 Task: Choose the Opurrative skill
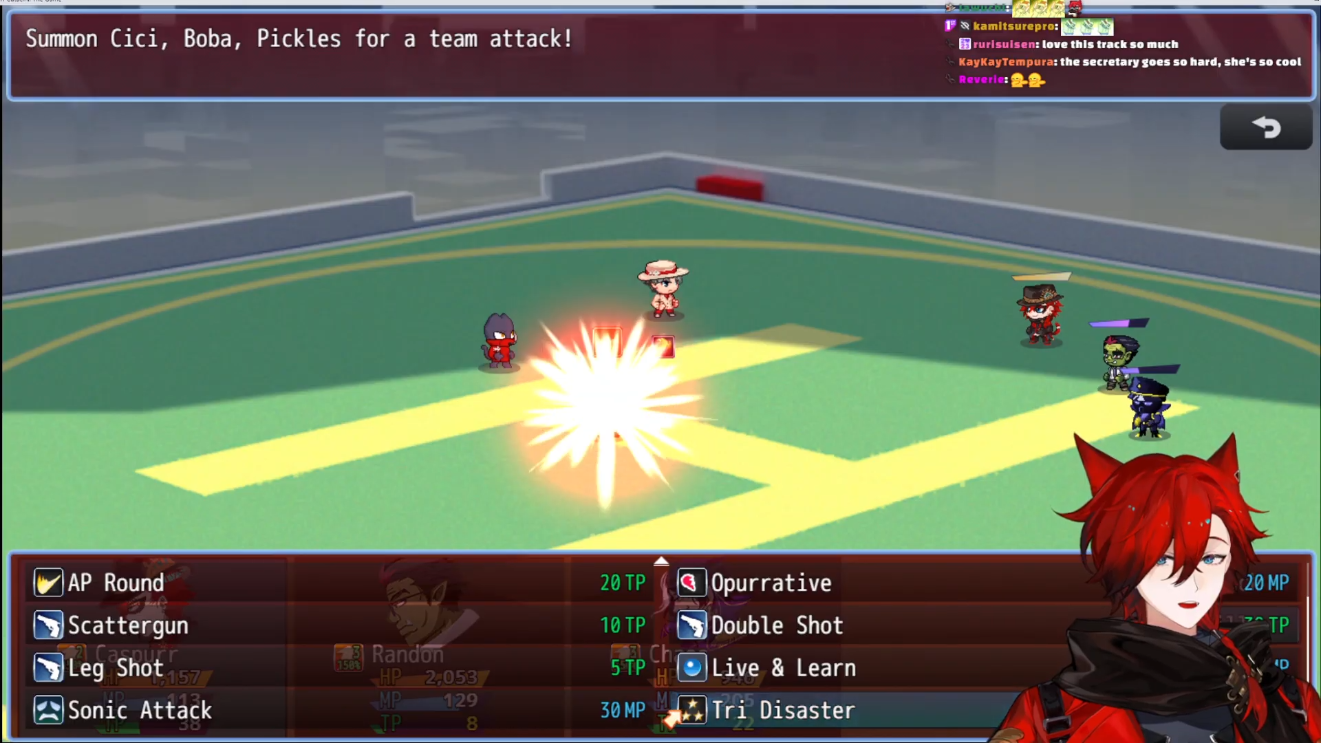tap(770, 583)
